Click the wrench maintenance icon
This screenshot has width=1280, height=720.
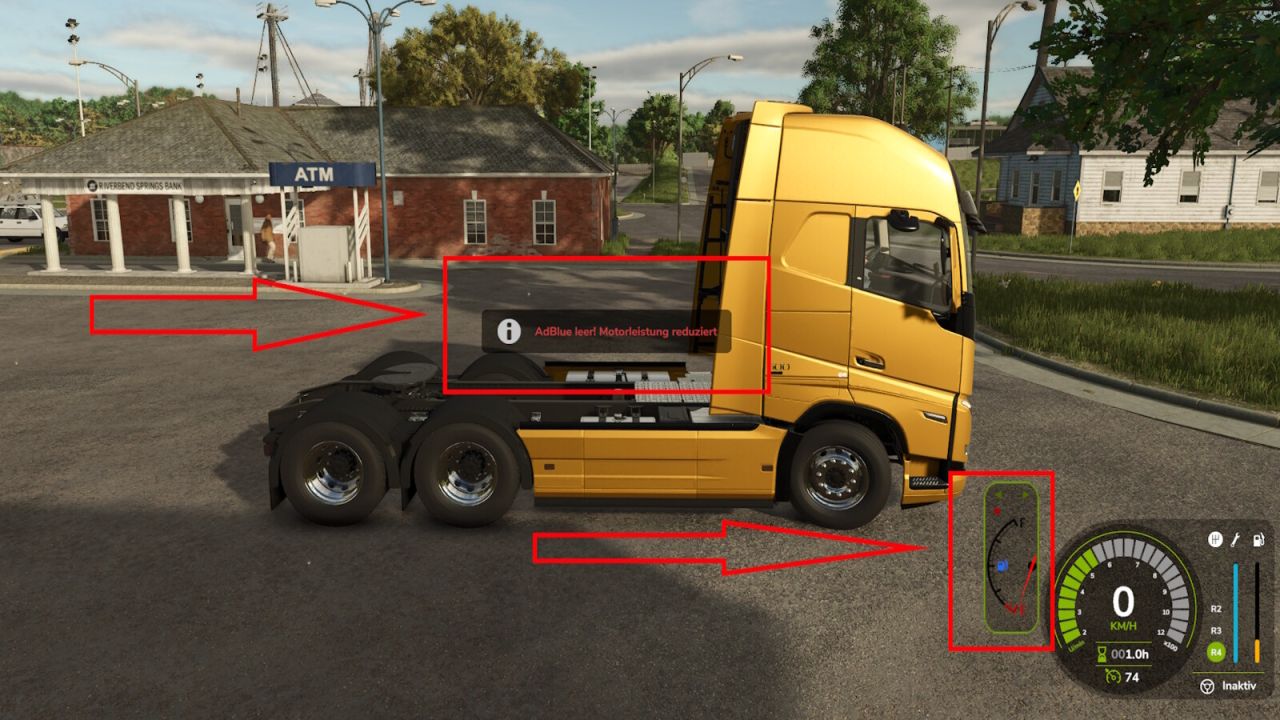(x=1235, y=539)
